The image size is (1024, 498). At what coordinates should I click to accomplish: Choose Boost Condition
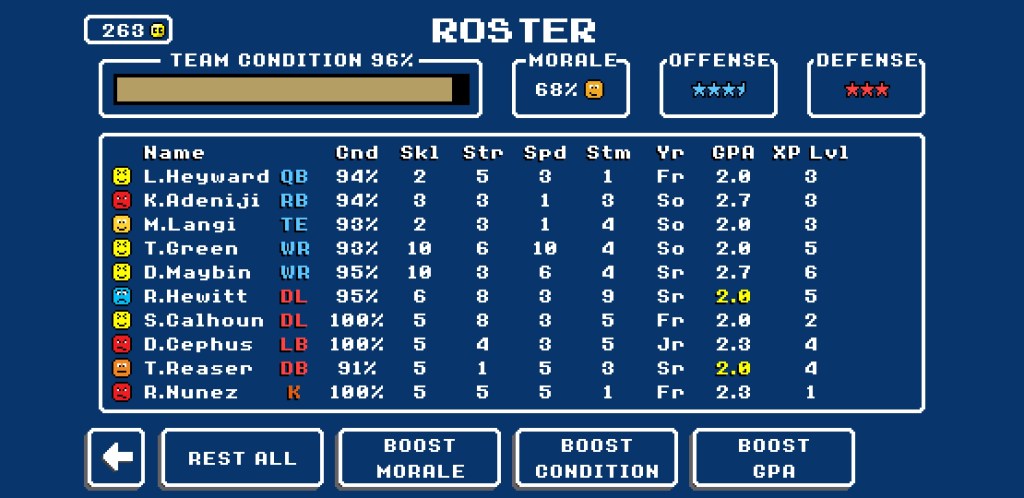(x=596, y=458)
